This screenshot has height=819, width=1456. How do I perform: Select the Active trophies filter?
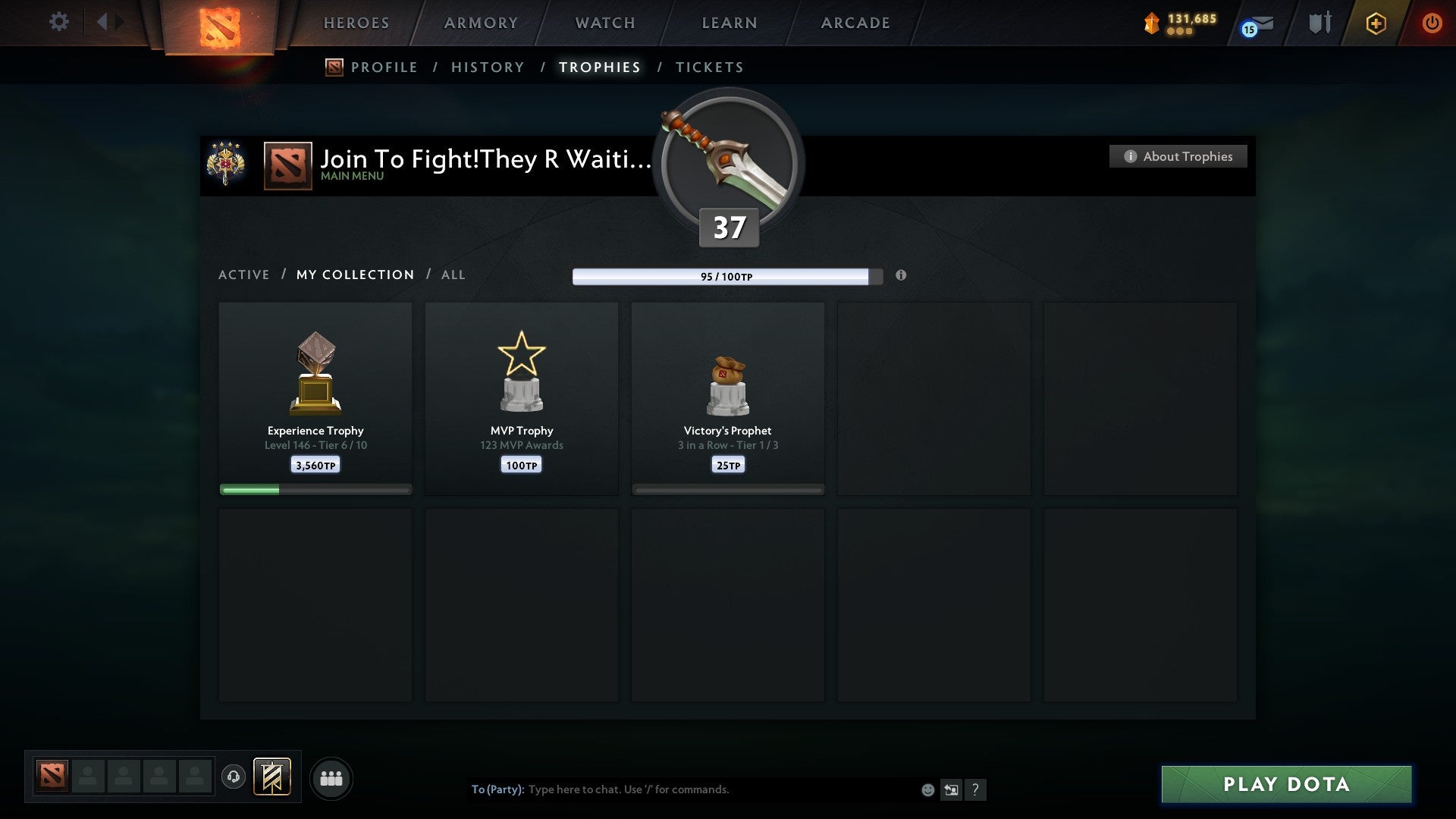[x=244, y=275]
